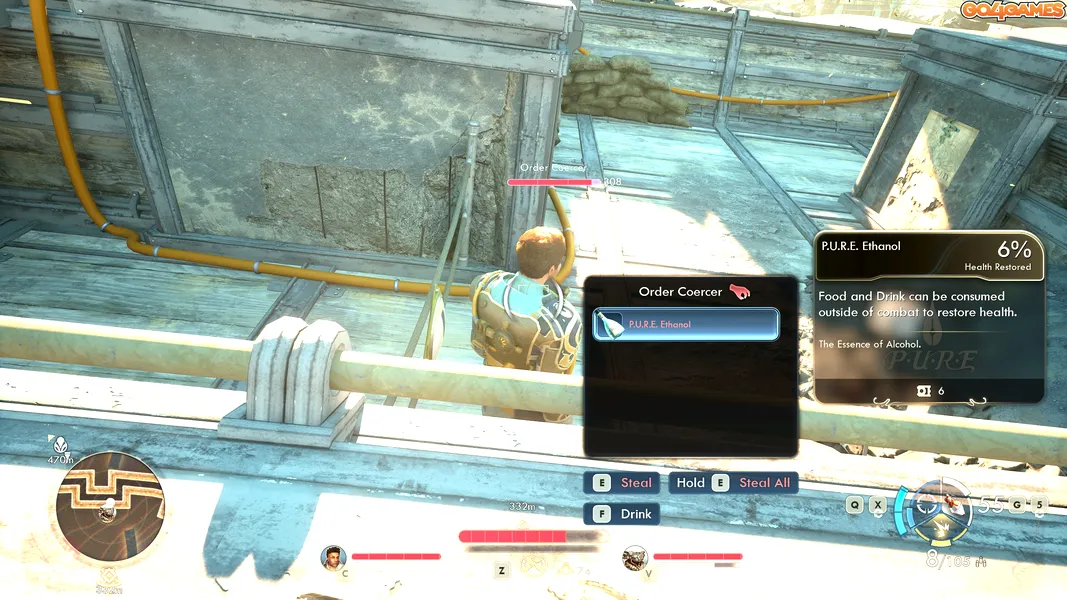Click the P.U.R.E. Ethanol tooltip panel
Image resolution: width=1067 pixels, height=600 pixels.
(x=929, y=317)
